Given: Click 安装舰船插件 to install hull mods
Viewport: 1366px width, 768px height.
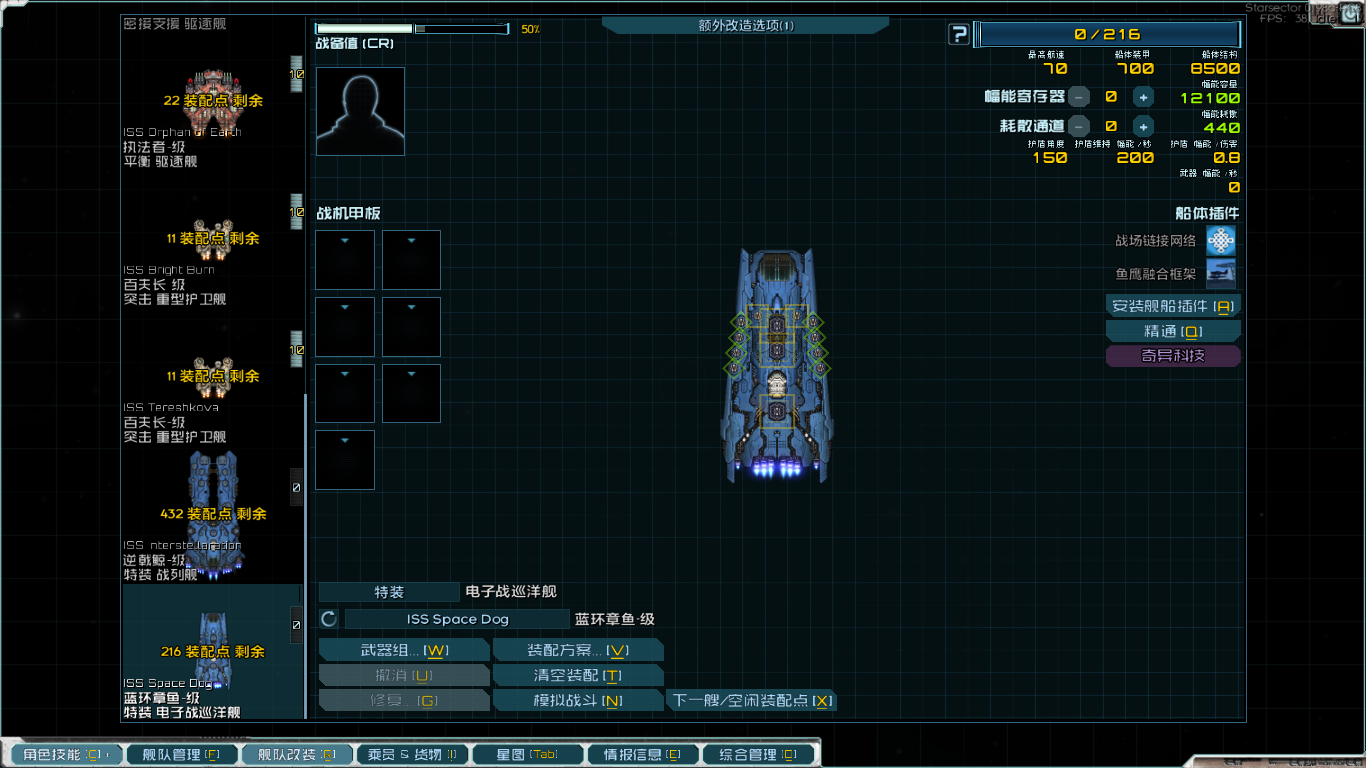Looking at the screenshot, I should [1172, 304].
